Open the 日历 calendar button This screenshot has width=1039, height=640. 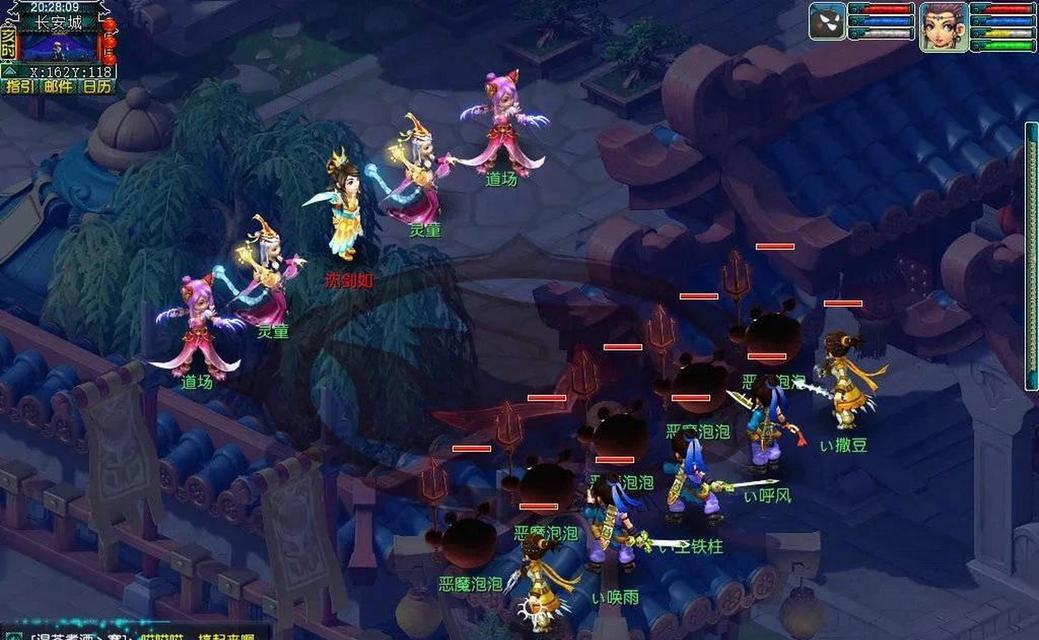coord(97,87)
